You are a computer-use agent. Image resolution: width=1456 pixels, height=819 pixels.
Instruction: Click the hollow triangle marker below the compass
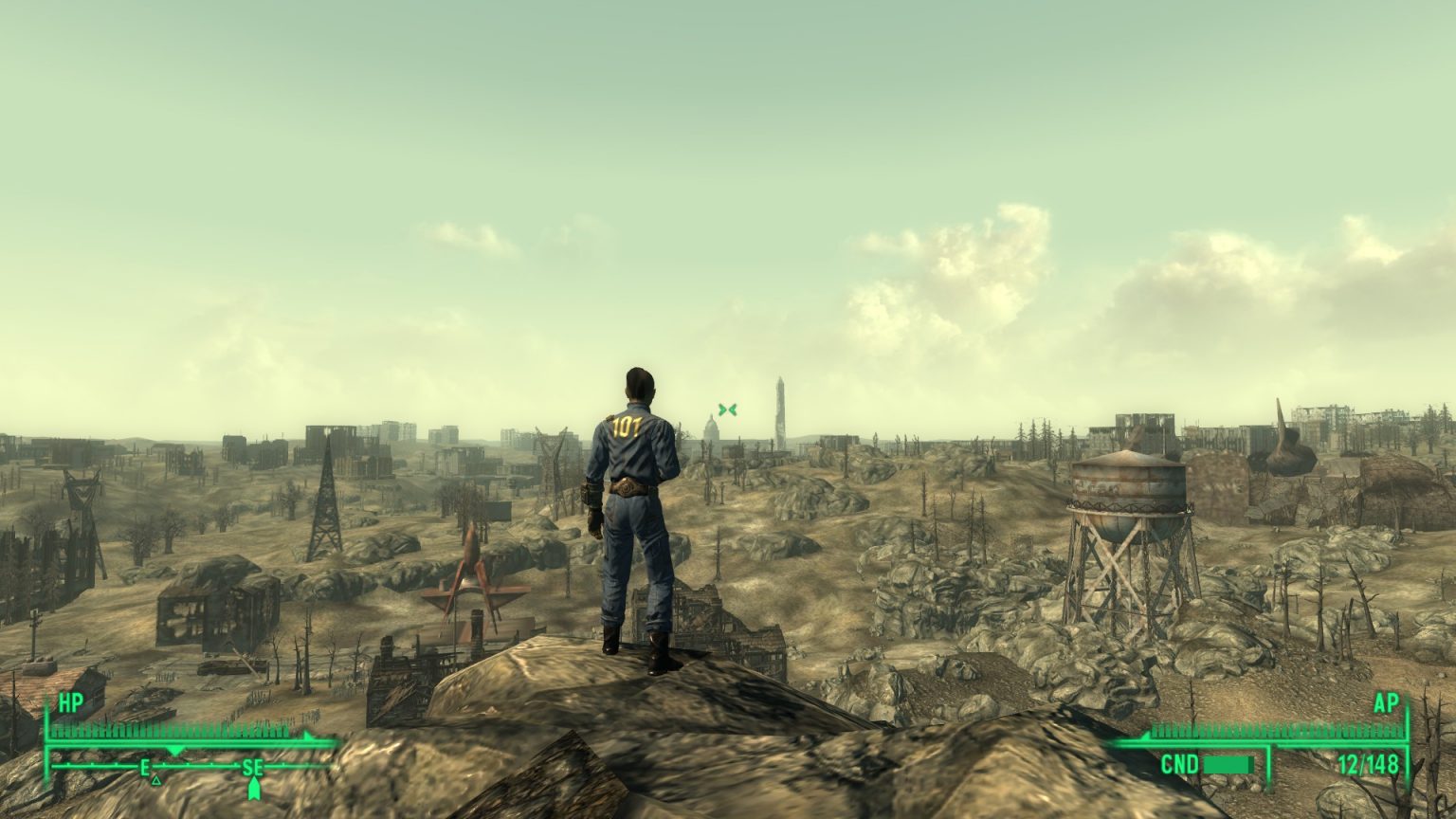[x=156, y=782]
